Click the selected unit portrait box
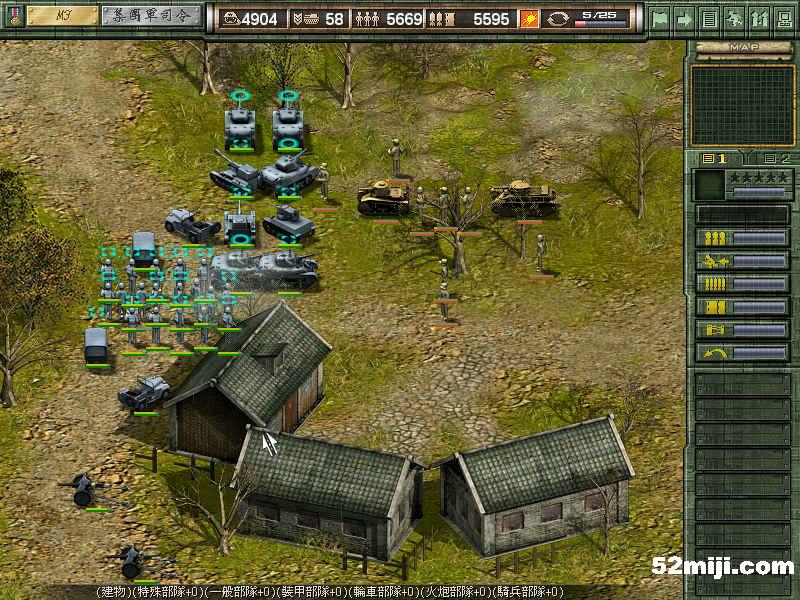Viewport: 800px width, 600px height. click(708, 185)
